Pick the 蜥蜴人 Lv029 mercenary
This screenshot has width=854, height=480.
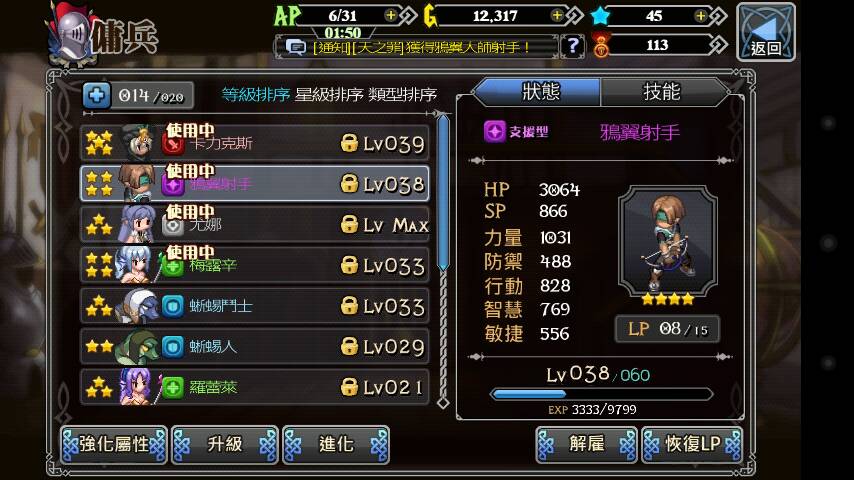tap(255, 346)
